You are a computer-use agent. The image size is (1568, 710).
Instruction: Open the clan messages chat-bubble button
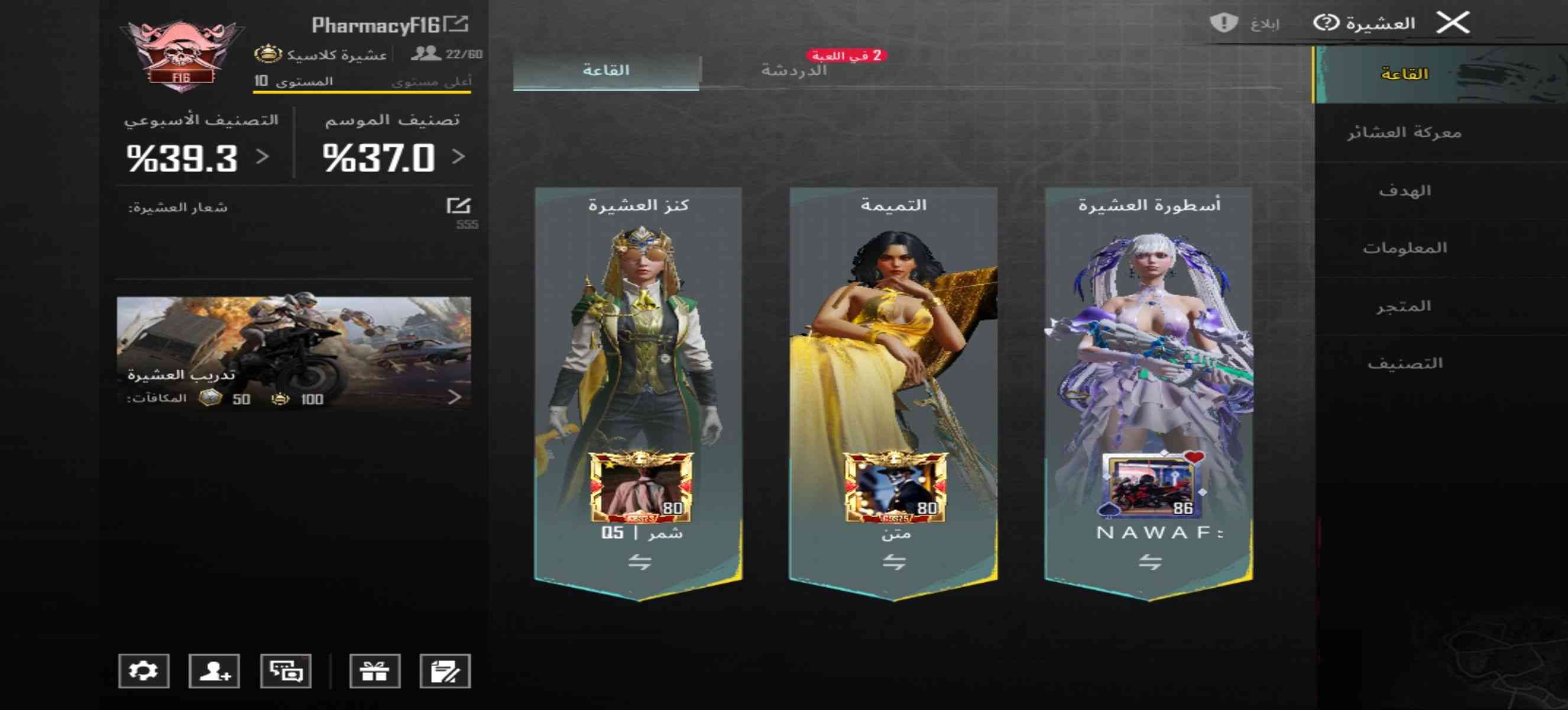point(286,671)
